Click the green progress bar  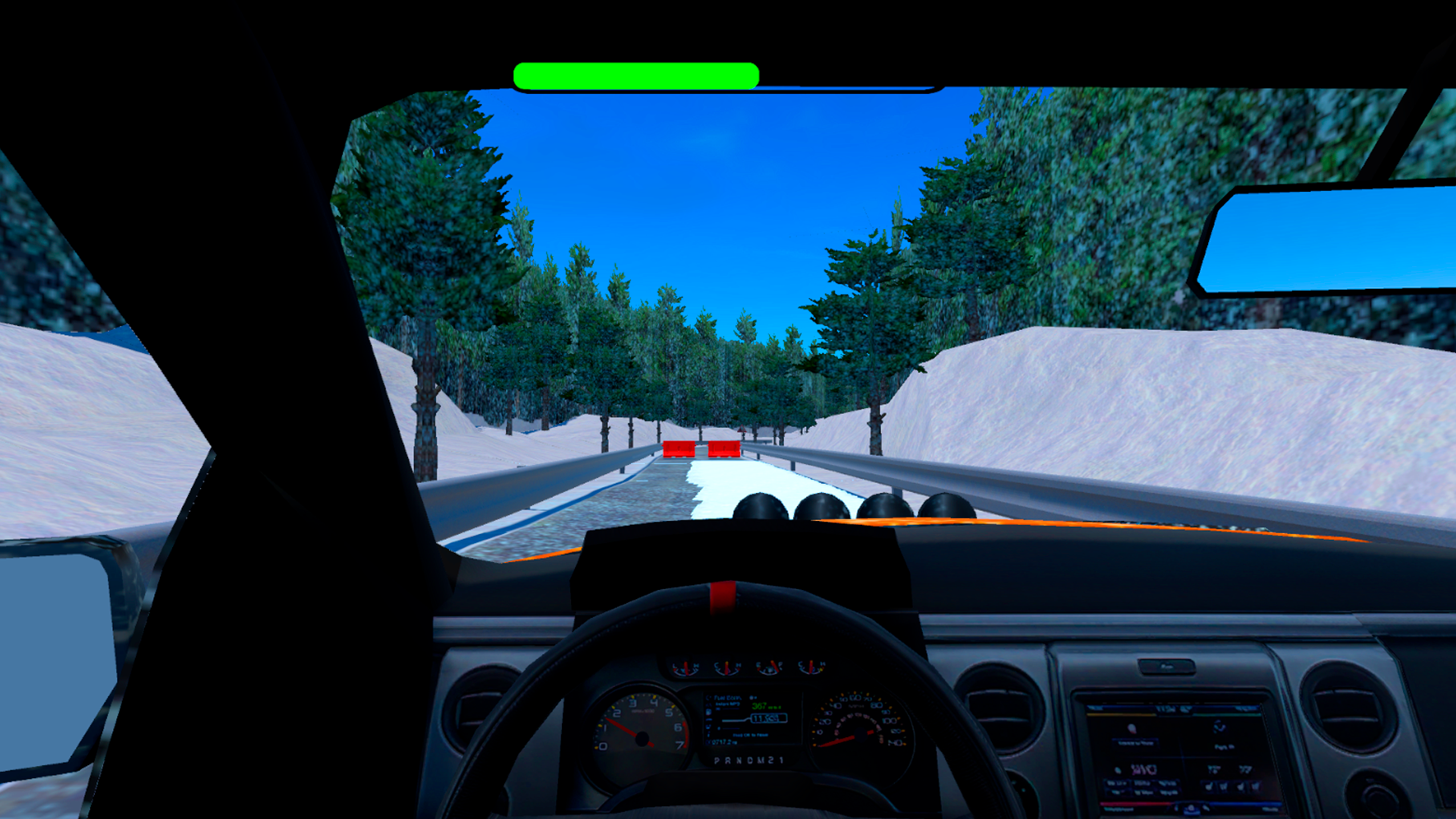637,74
